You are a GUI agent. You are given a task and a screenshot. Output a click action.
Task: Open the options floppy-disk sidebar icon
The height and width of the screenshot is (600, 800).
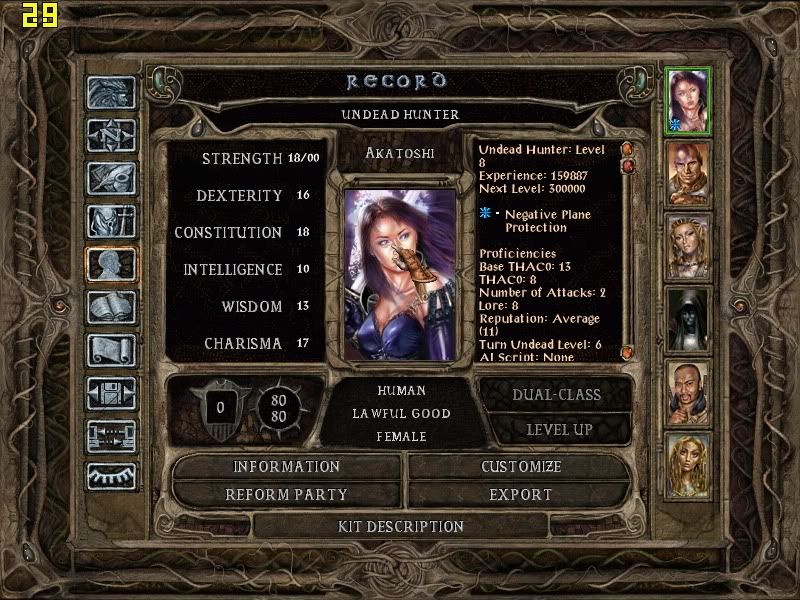pos(111,393)
